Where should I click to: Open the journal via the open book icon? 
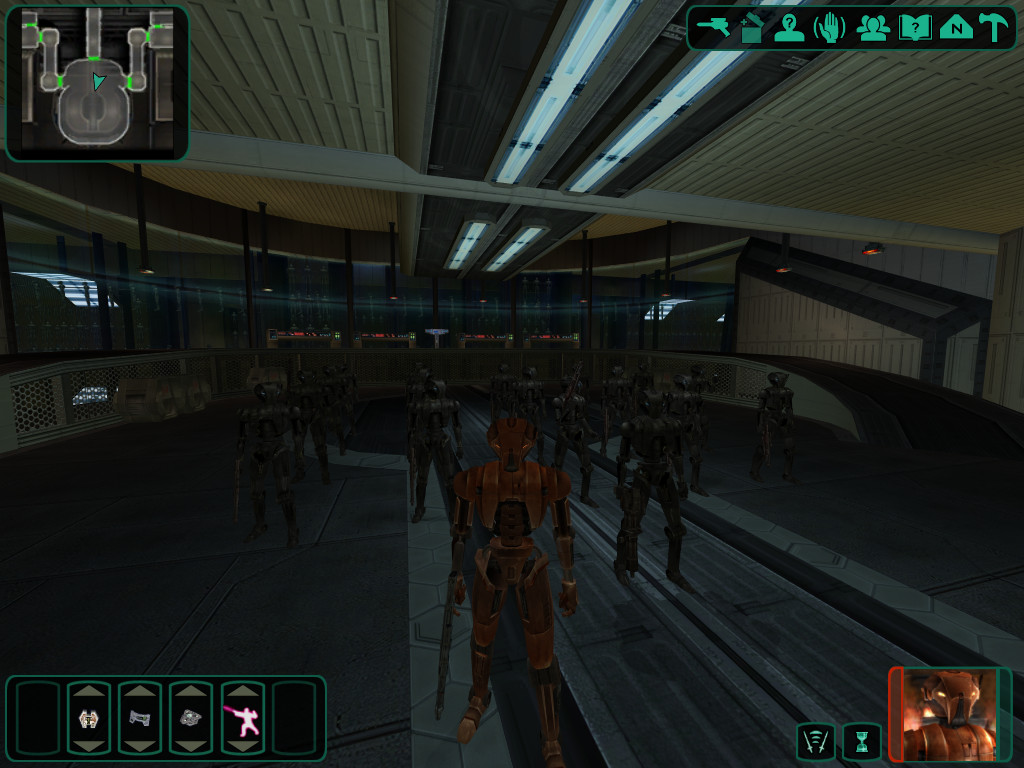click(914, 28)
